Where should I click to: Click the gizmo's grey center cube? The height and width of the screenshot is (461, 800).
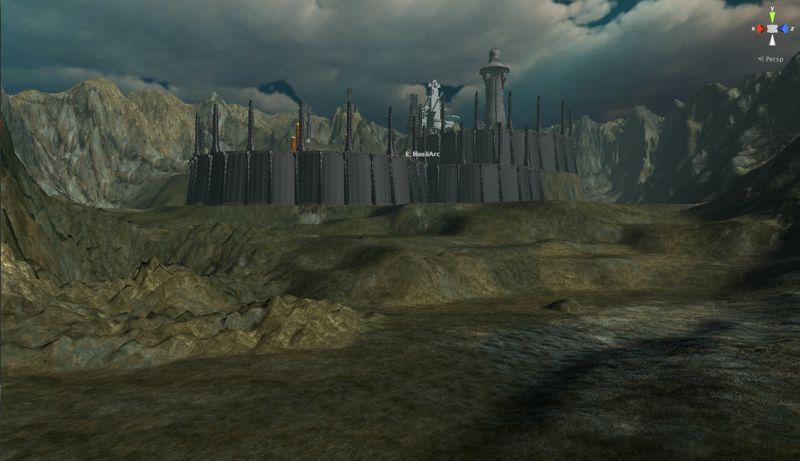coord(772,29)
